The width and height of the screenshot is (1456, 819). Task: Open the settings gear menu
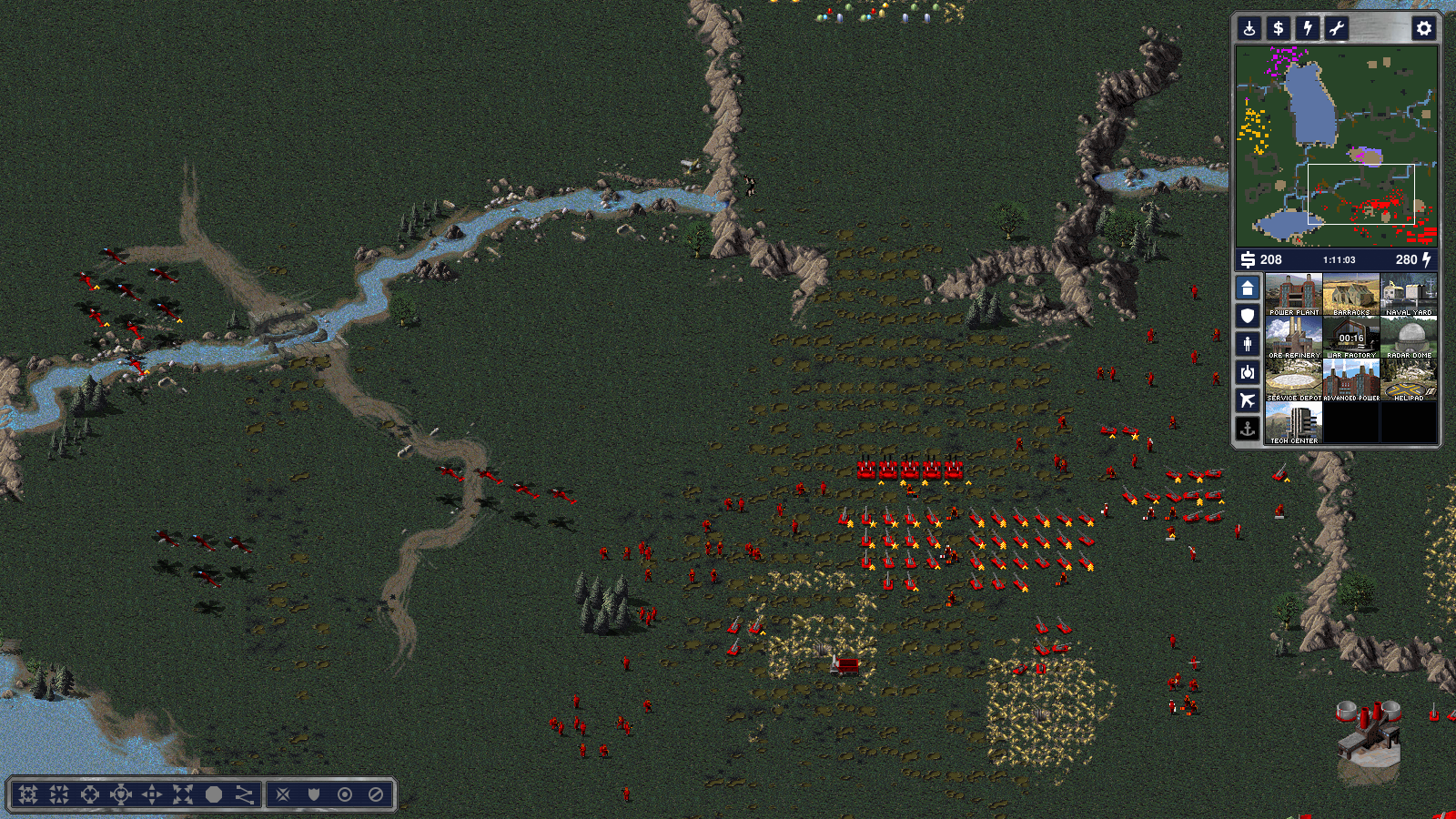pos(1424,28)
